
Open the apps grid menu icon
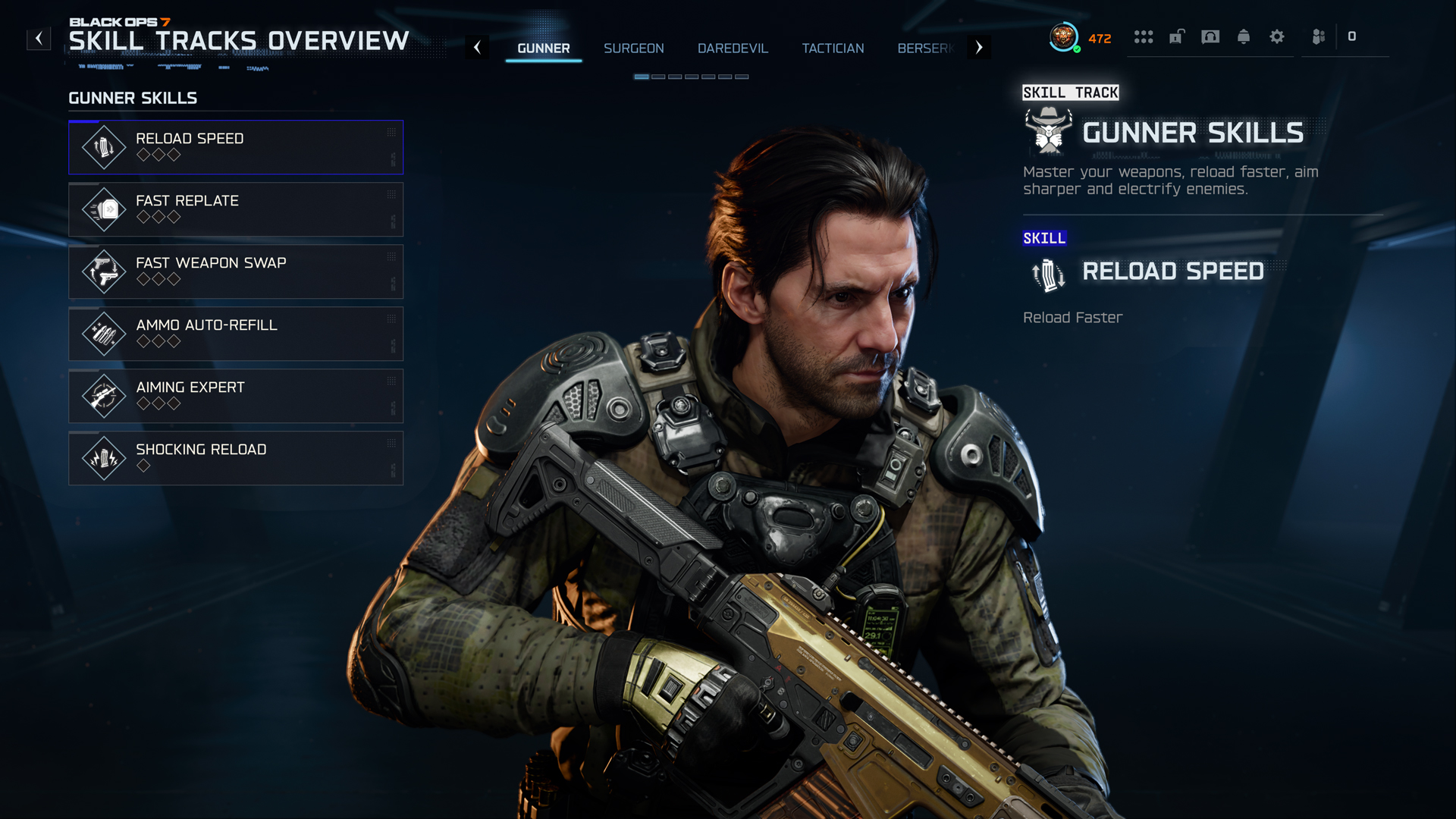(x=1144, y=36)
